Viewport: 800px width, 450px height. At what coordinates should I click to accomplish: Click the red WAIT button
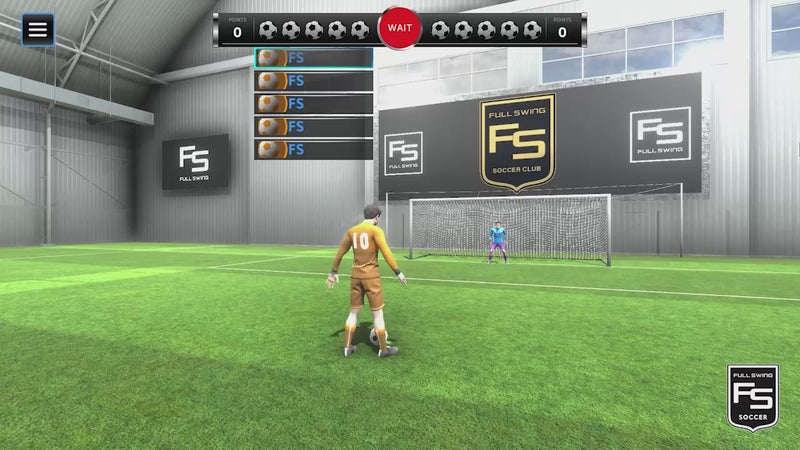click(400, 29)
